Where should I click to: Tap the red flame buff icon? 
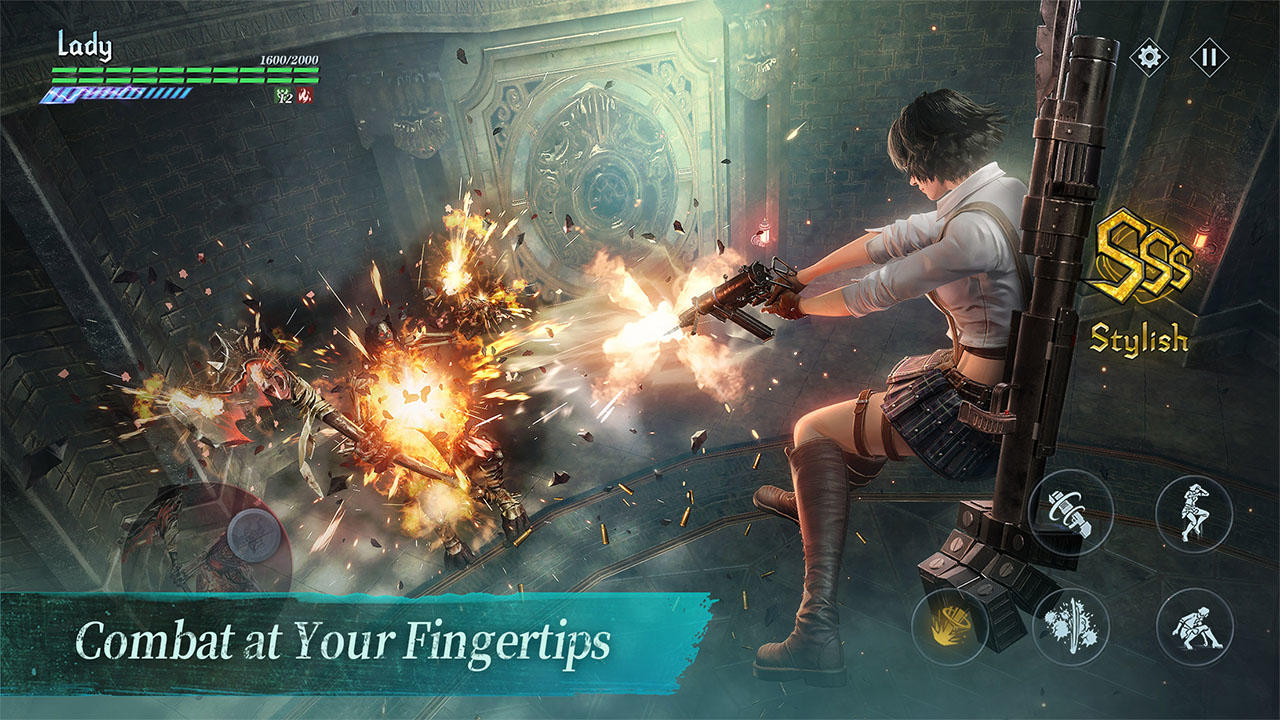point(305,95)
